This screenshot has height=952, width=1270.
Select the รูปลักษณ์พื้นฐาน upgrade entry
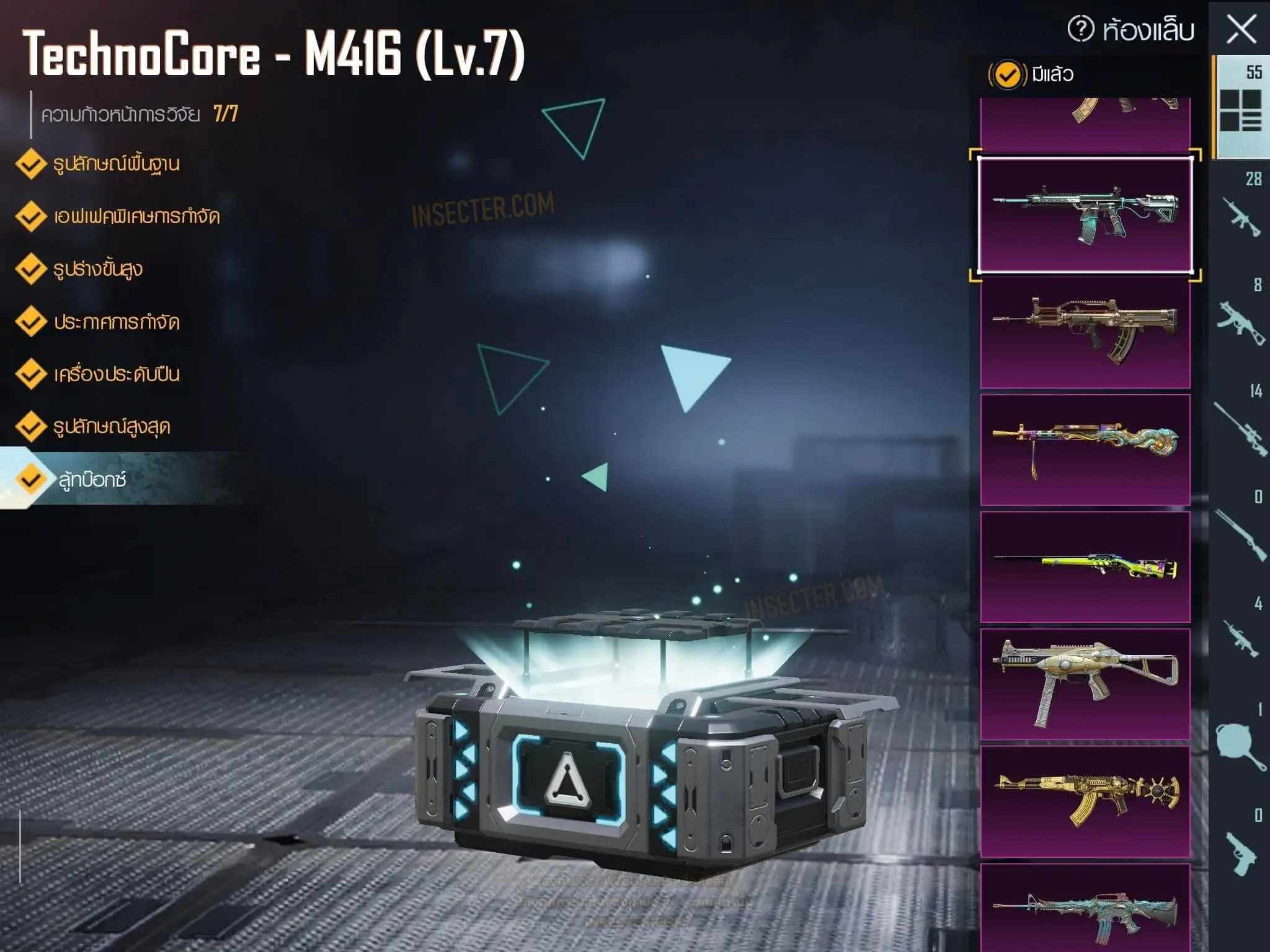click(x=116, y=164)
